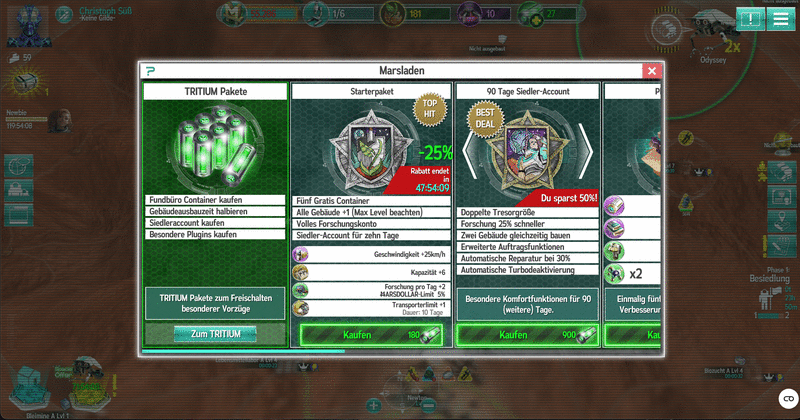800x420 pixels.
Task: Buy the 90 Tage Siedler-Account for 900
Action: coord(528,335)
